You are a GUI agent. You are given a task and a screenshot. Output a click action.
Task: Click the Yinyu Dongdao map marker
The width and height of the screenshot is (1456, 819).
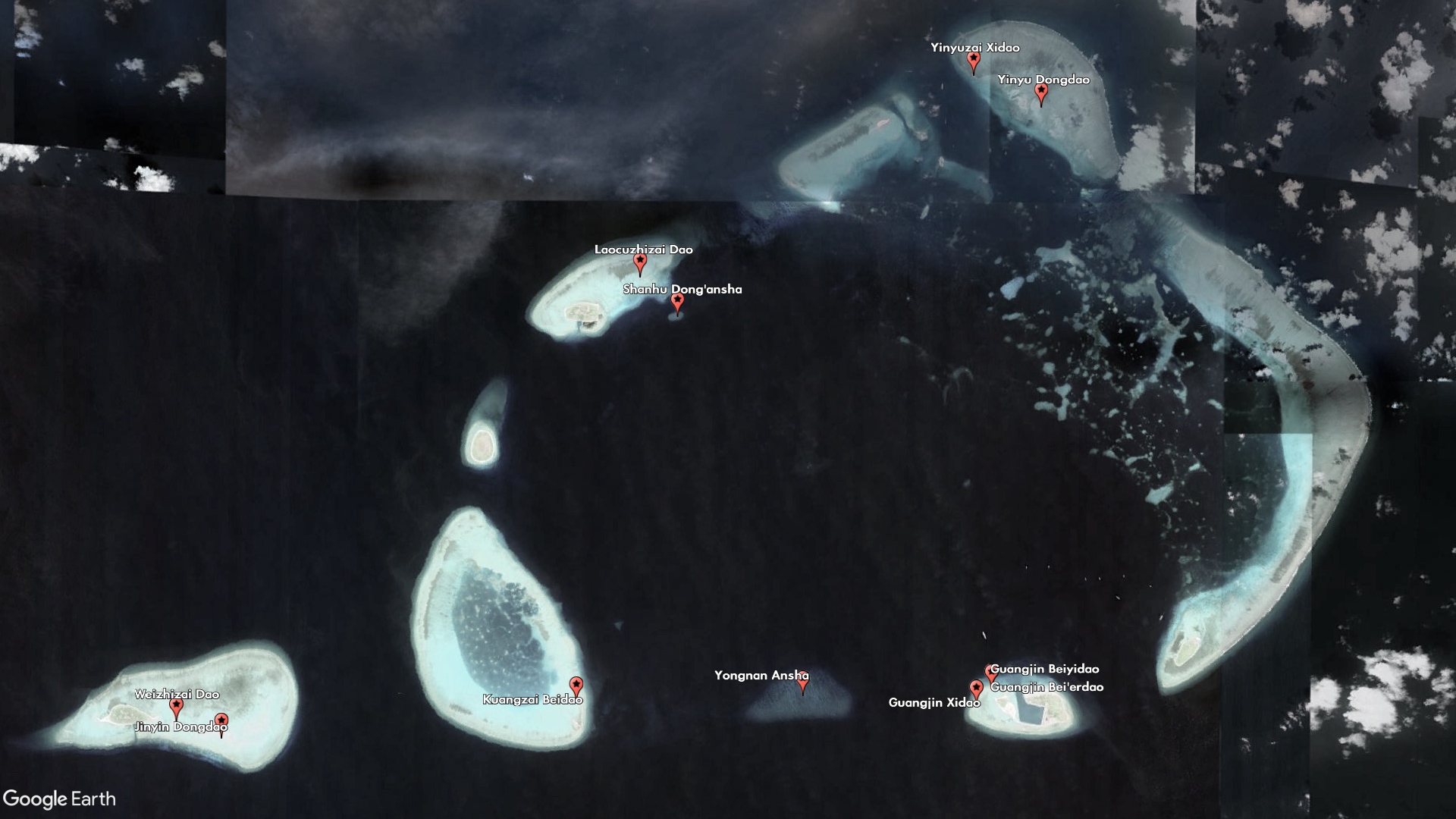1041,93
